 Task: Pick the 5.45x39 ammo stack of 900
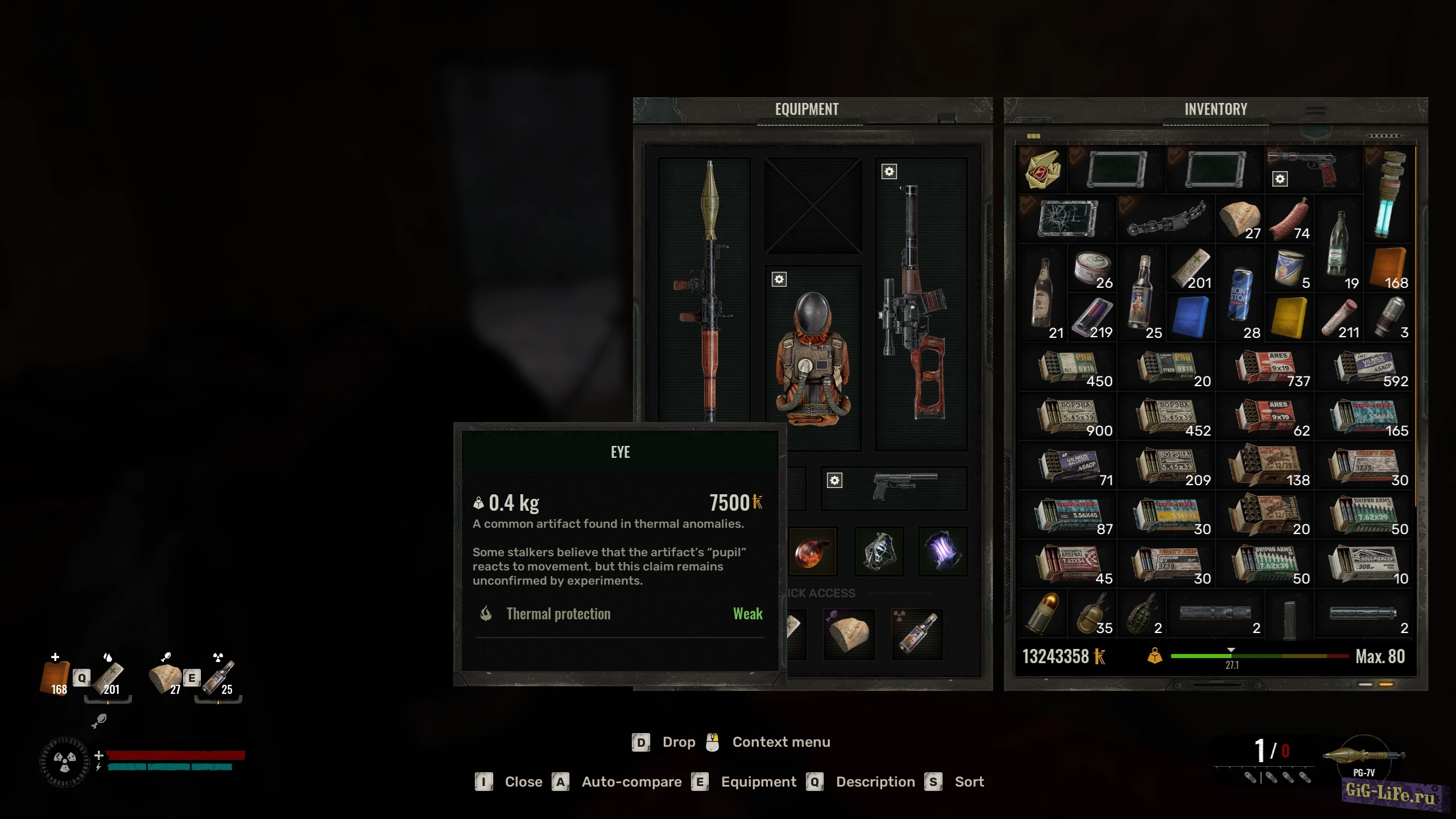tap(1069, 416)
